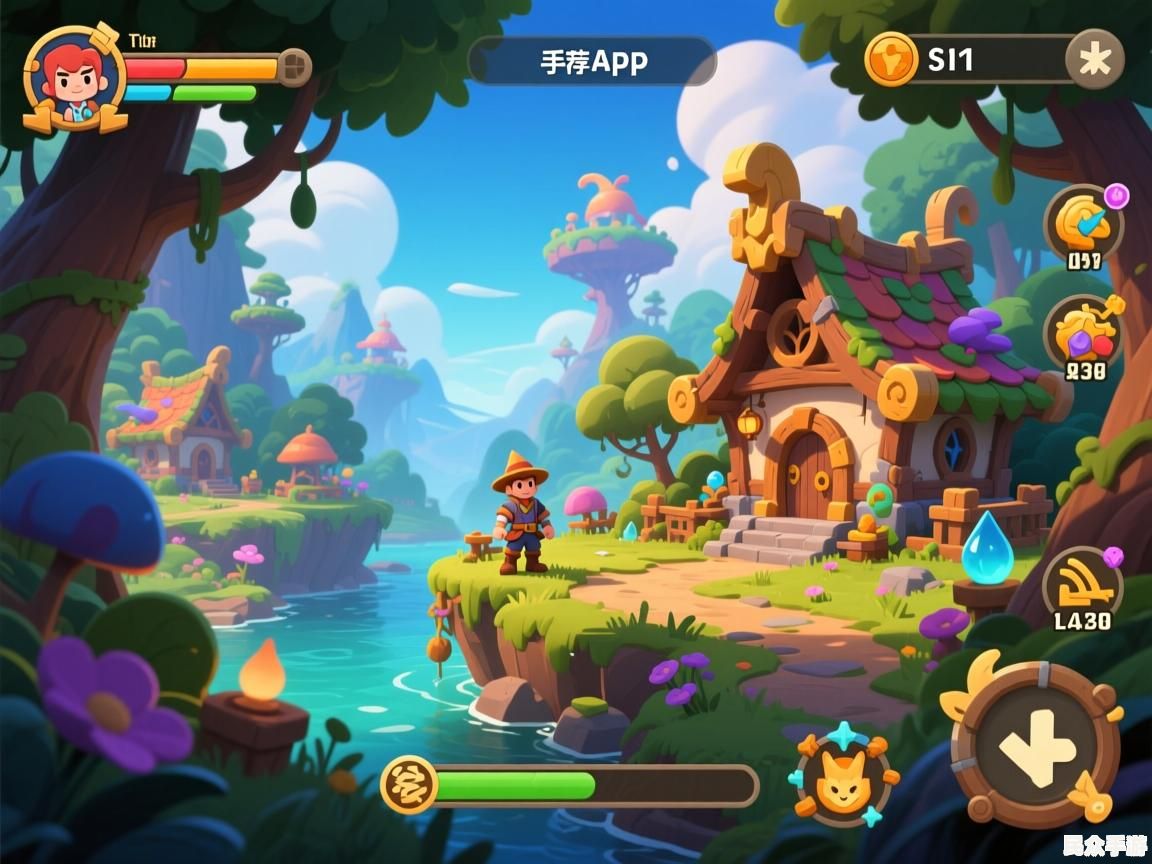Open the gold coin currency icon

[891, 59]
